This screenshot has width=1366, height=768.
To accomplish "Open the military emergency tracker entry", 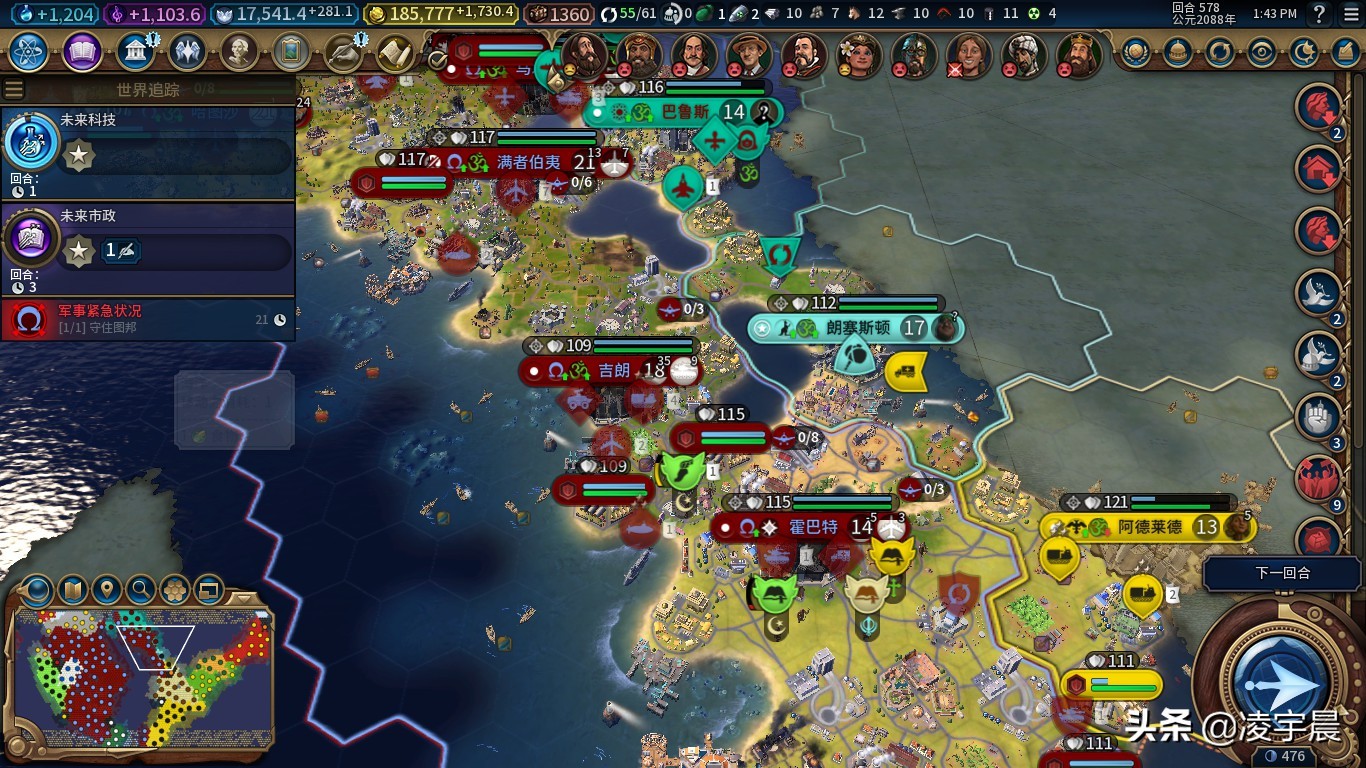I will click(x=148, y=319).
